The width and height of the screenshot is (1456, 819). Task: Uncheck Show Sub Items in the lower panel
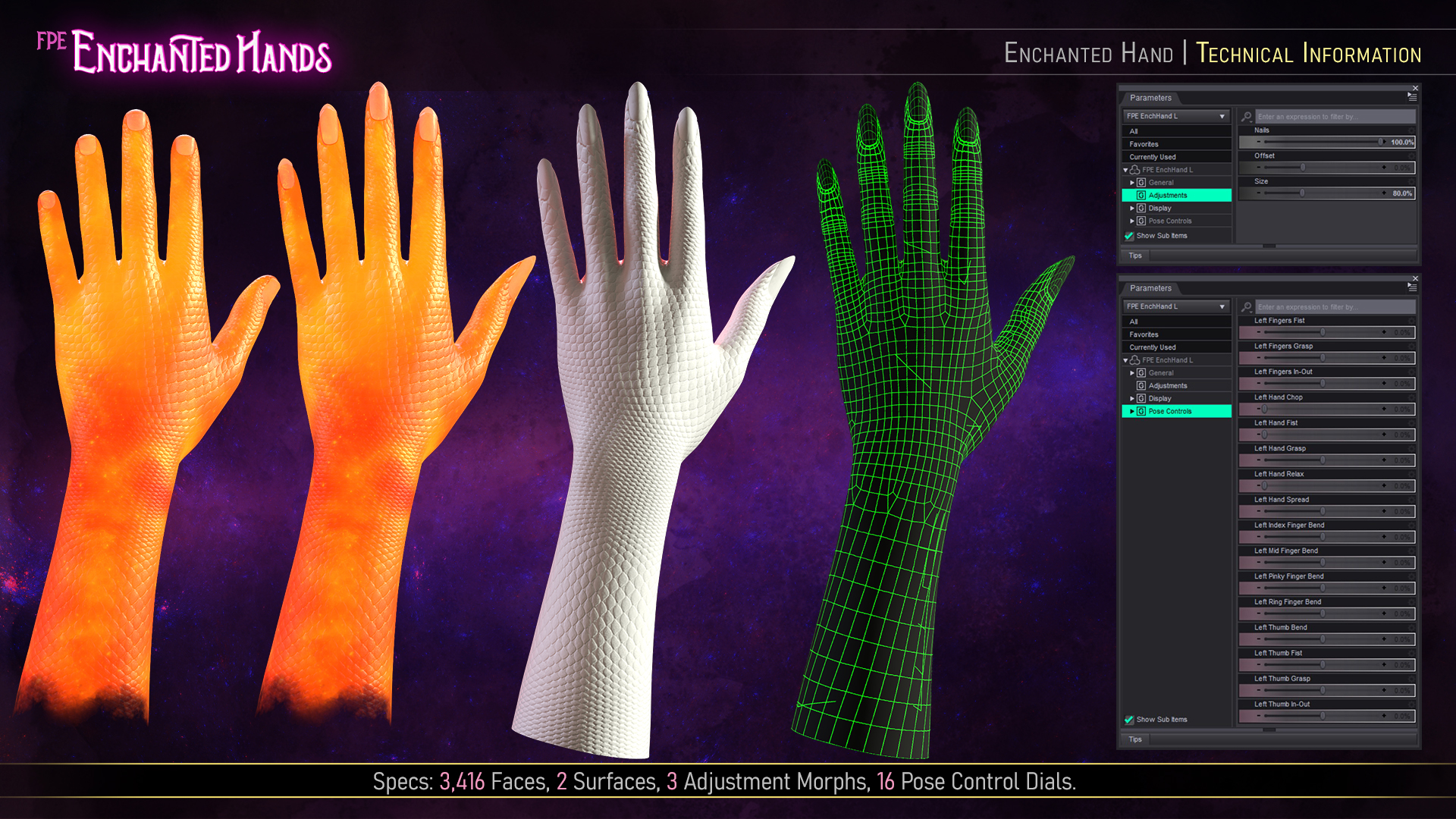[1128, 719]
